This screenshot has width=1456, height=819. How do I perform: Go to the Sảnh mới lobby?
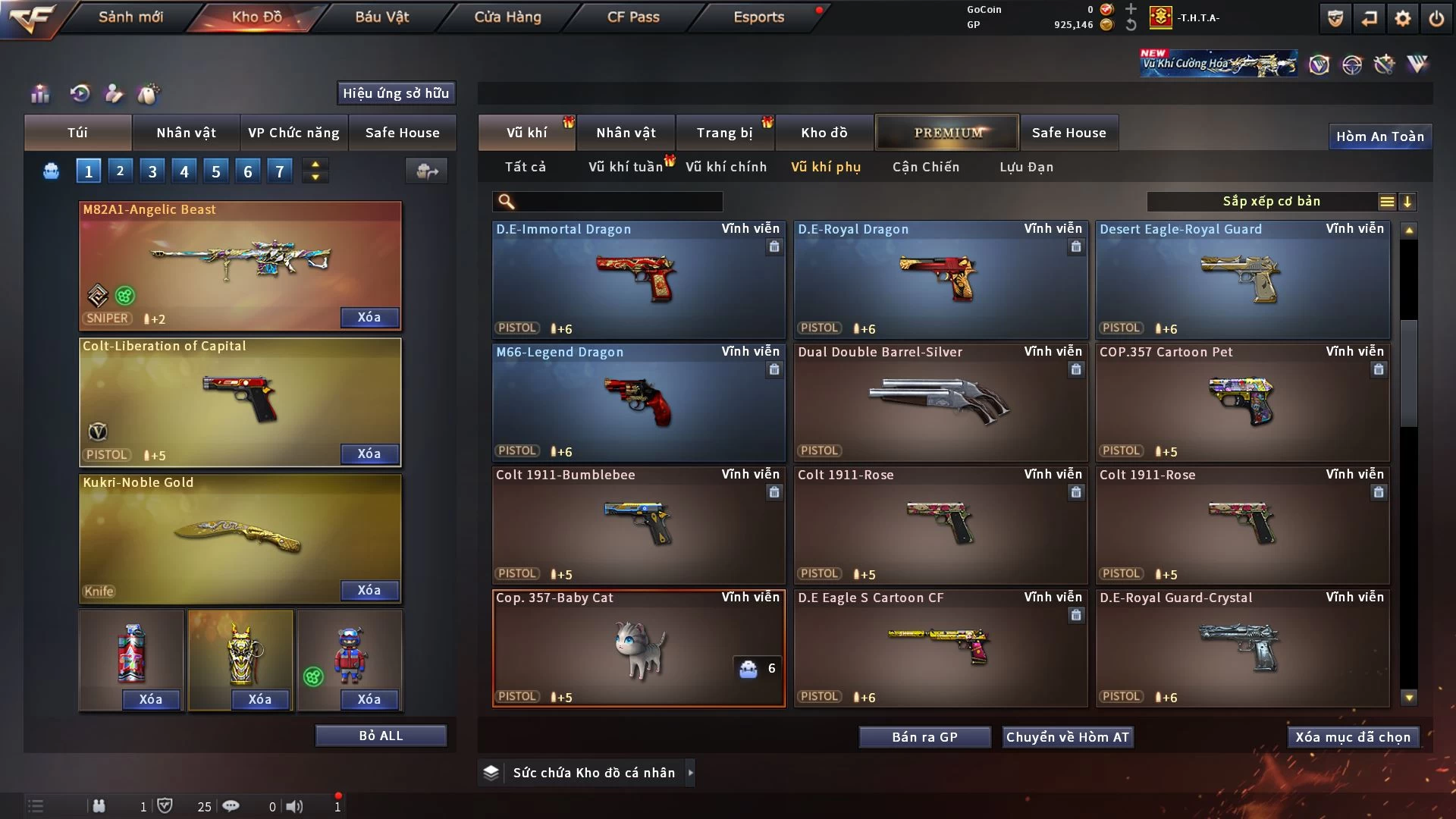point(130,17)
